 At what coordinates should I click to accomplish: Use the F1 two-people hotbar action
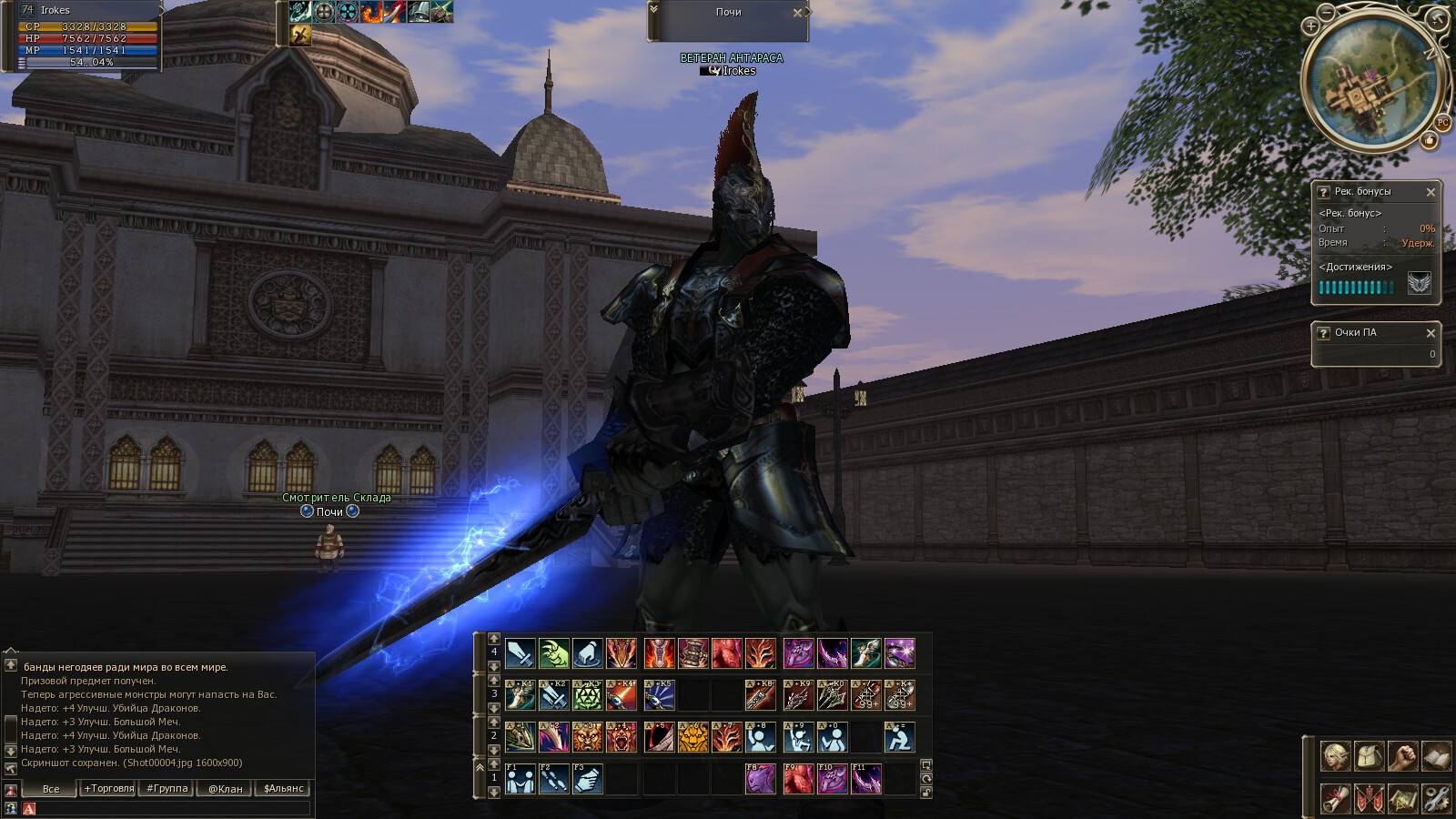(x=520, y=779)
